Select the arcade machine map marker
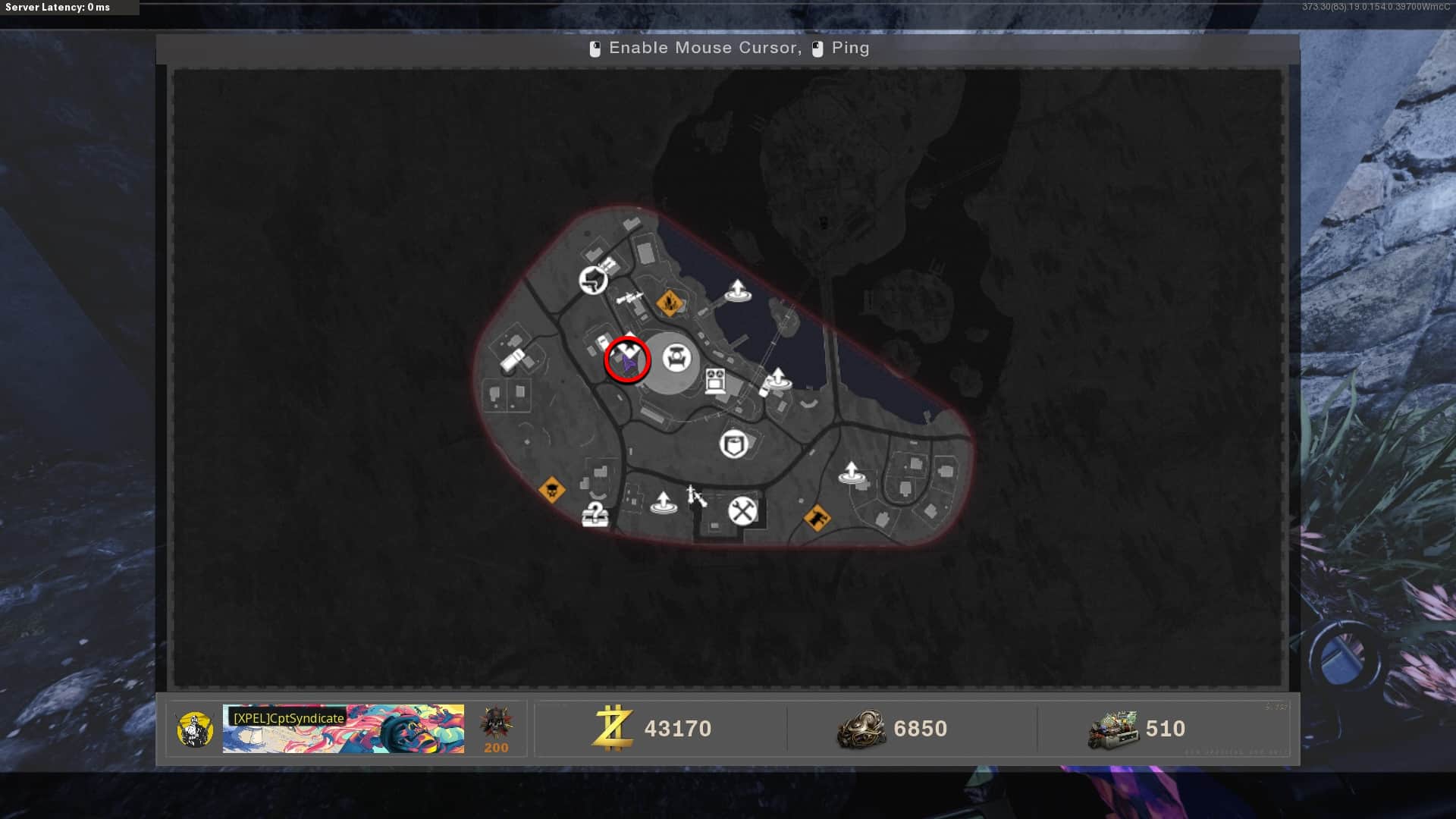 pyautogui.click(x=715, y=381)
